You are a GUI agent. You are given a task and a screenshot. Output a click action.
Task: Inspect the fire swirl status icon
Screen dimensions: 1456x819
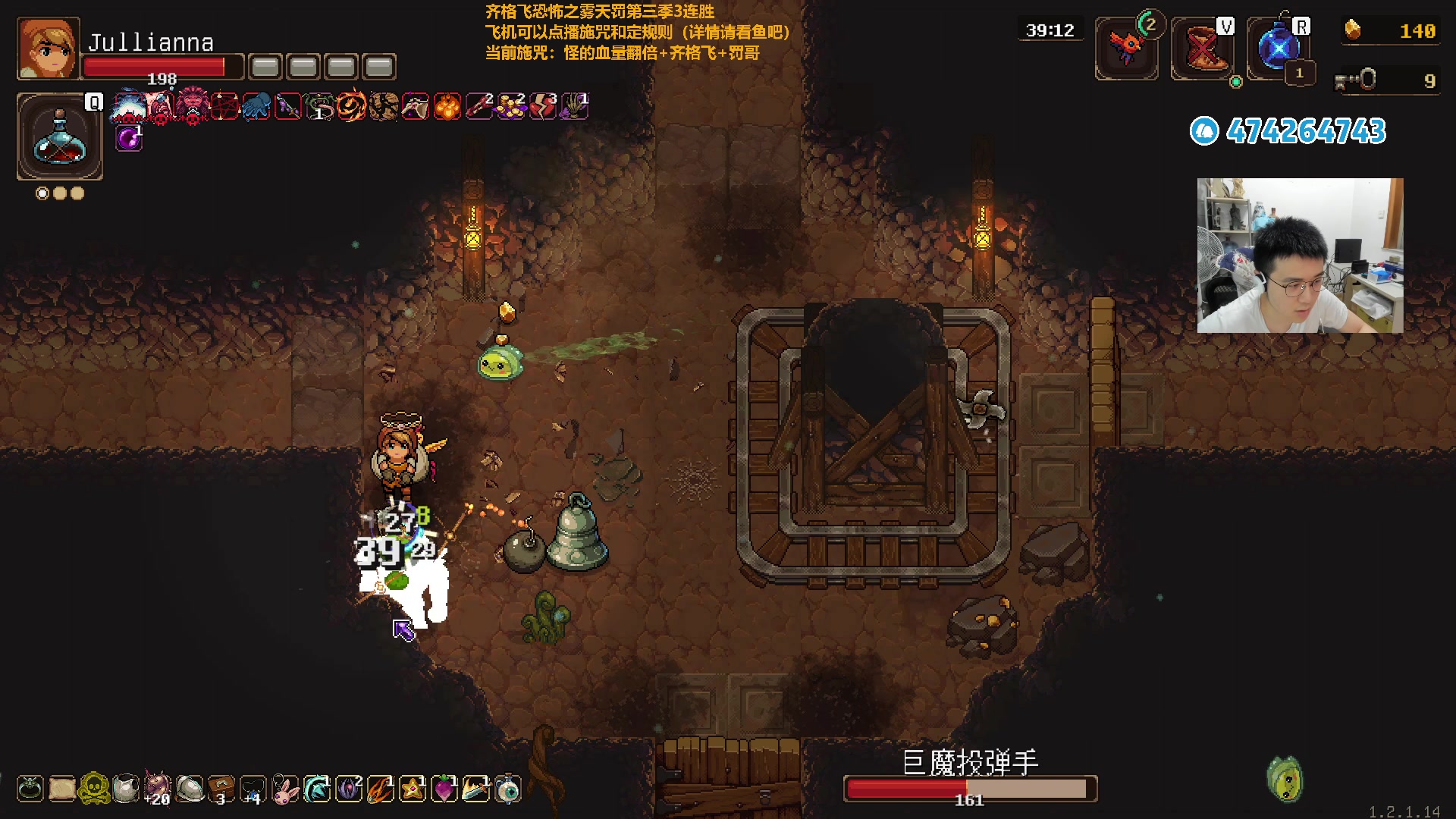tap(351, 107)
